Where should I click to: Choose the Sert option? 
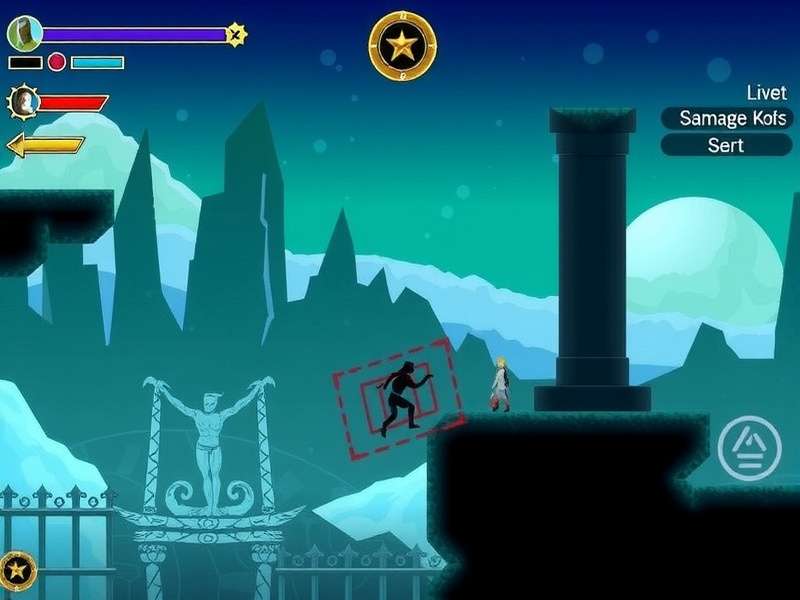click(726, 145)
